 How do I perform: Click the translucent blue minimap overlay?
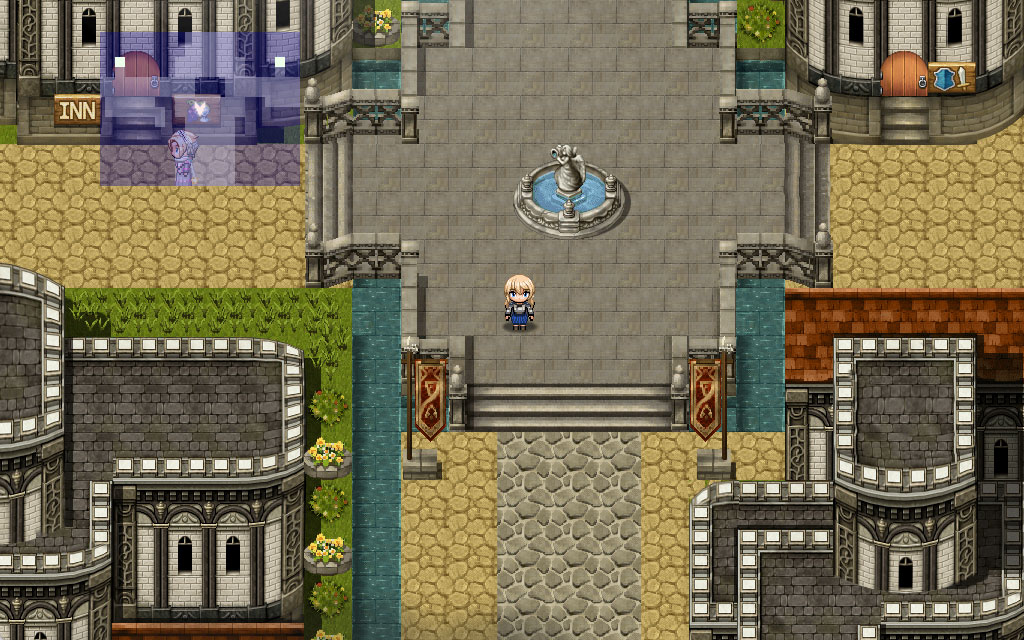tap(200, 109)
